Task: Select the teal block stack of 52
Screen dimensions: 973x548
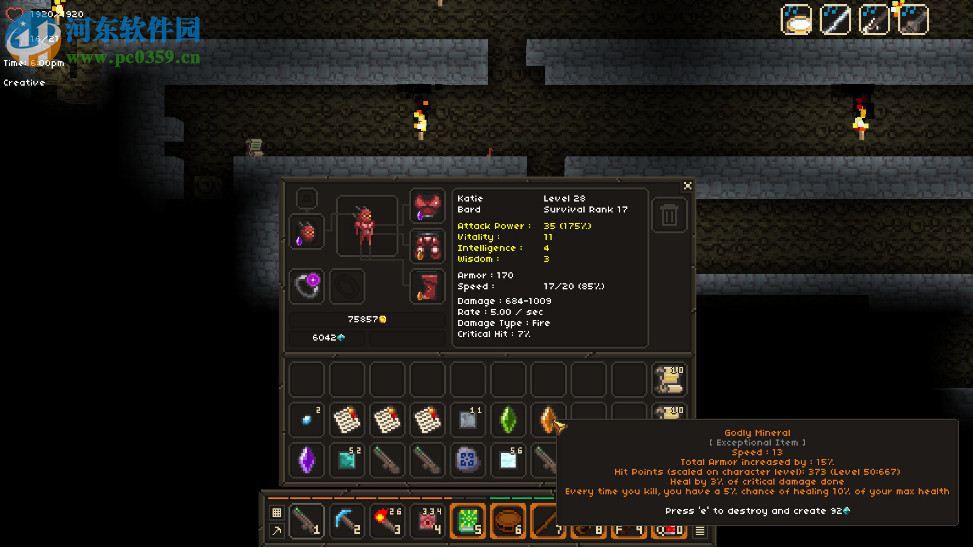Action: click(347, 460)
